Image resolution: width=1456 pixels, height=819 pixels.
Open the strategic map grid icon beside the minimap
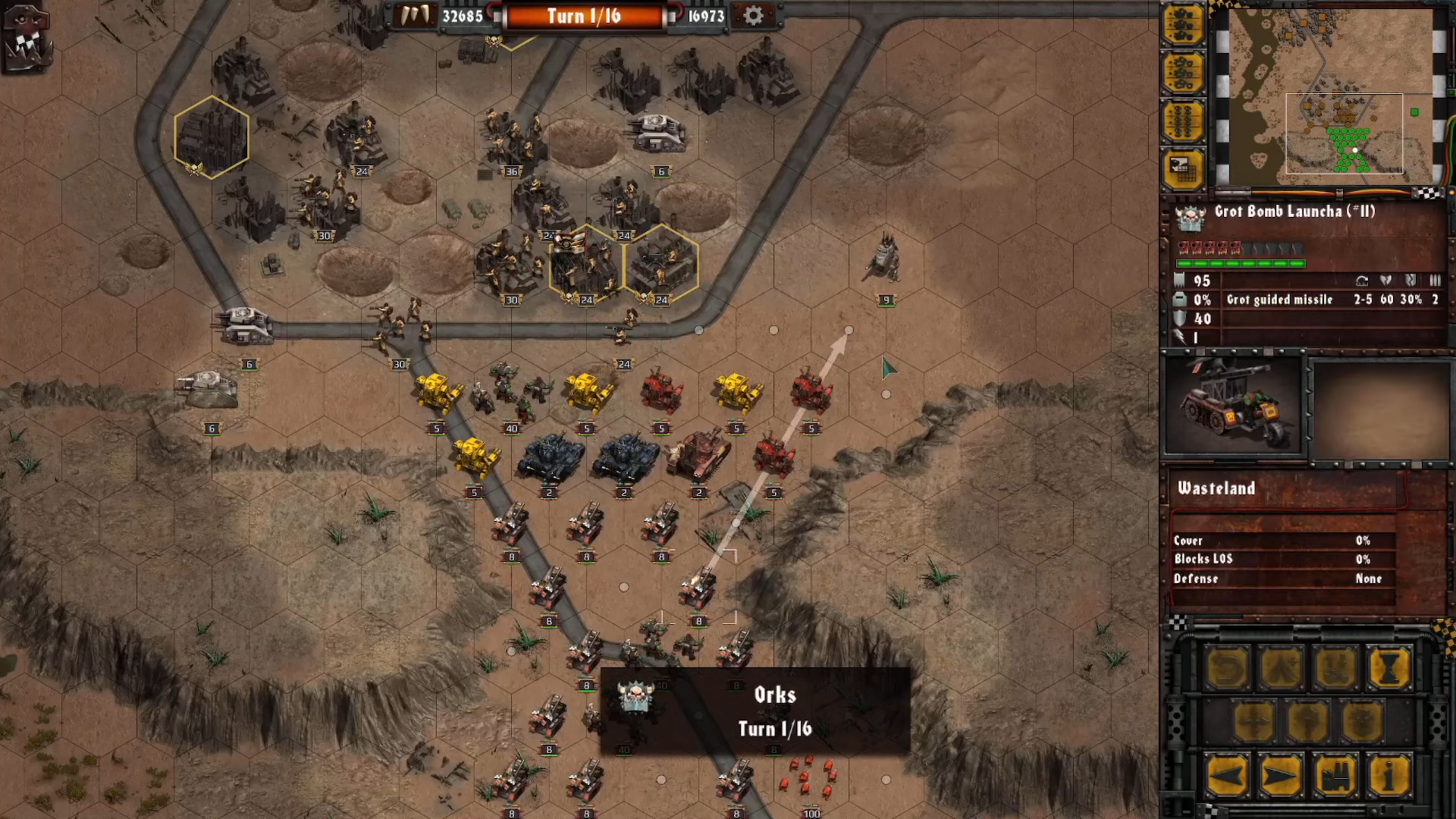pos(1184,168)
